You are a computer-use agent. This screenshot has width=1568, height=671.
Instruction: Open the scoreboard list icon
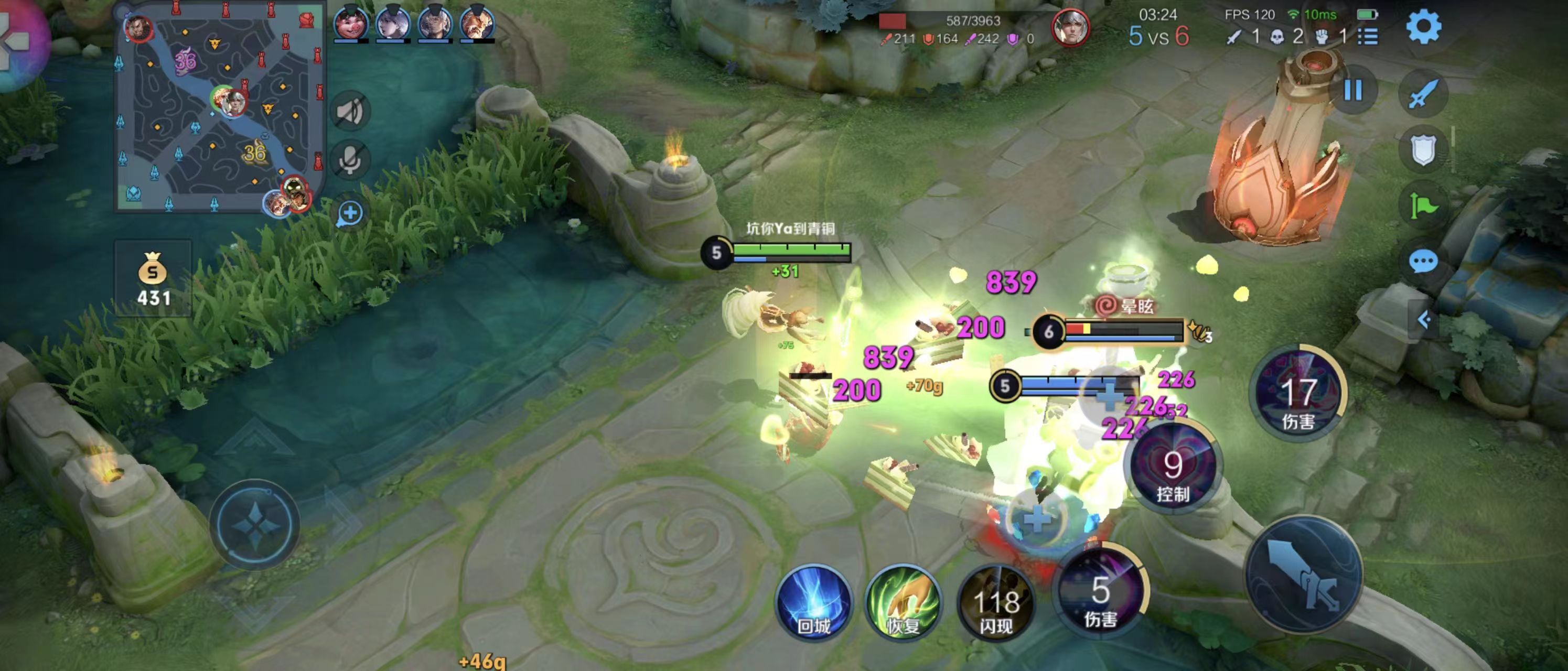pyautogui.click(x=1368, y=37)
